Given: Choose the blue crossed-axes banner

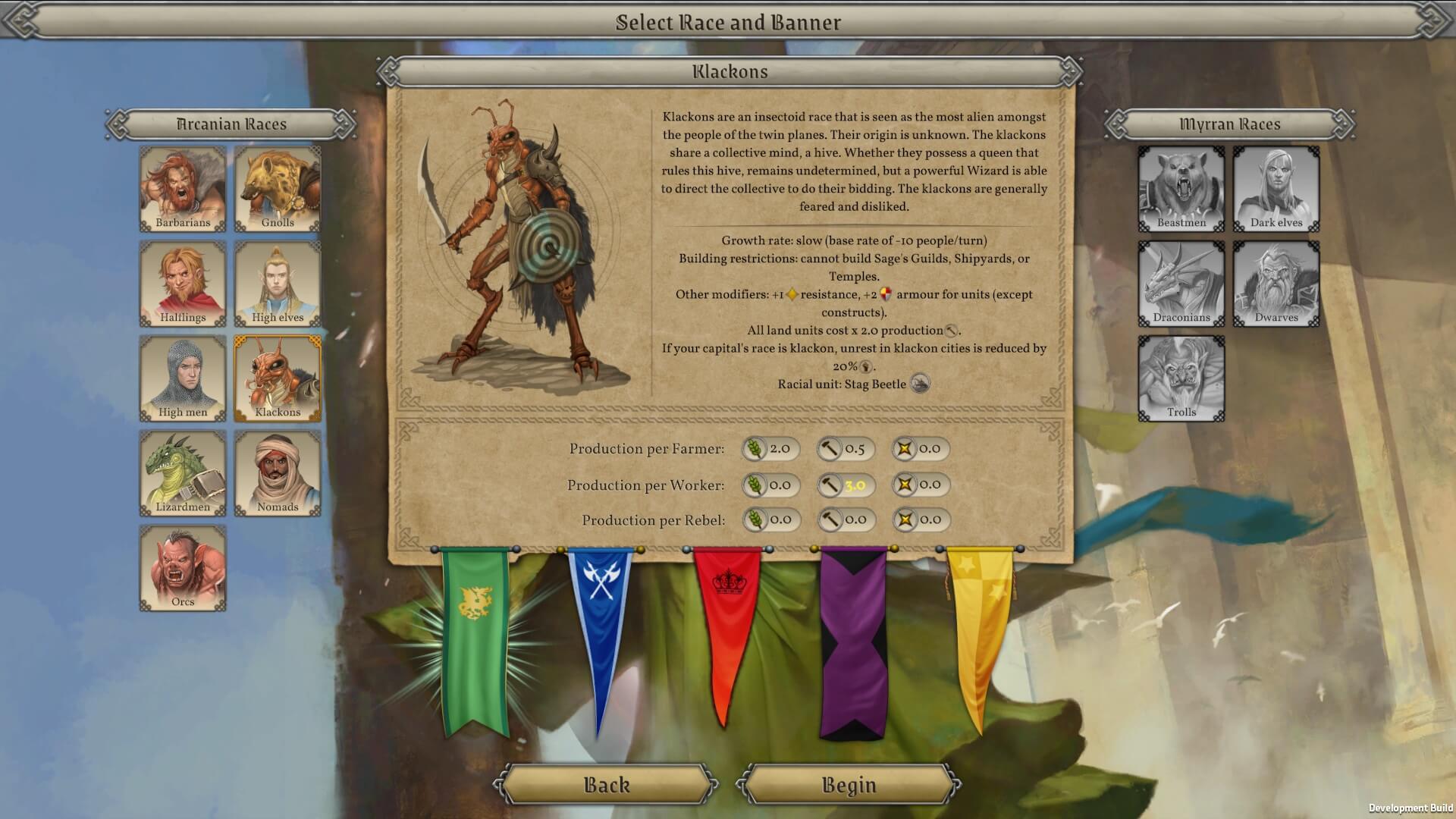Looking at the screenshot, I should [599, 622].
